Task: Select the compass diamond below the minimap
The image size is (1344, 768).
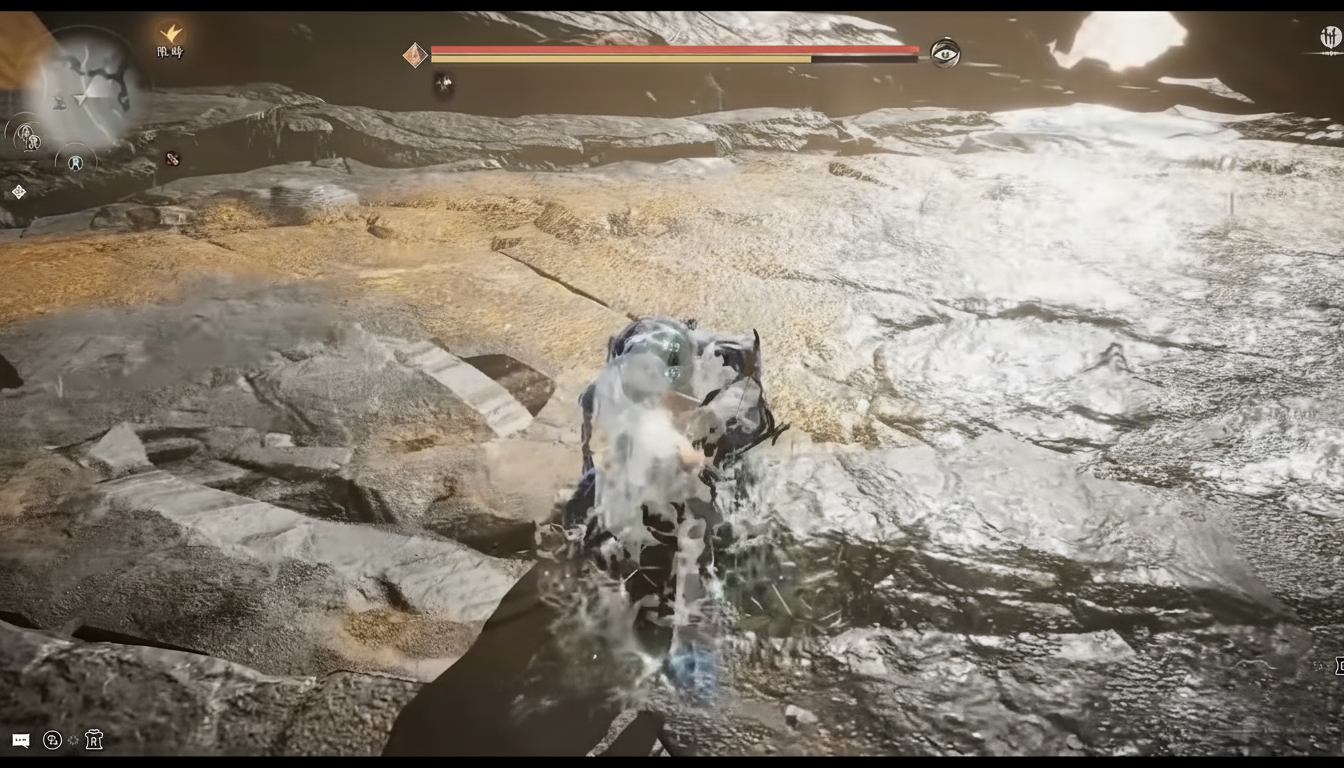Action: point(18,190)
